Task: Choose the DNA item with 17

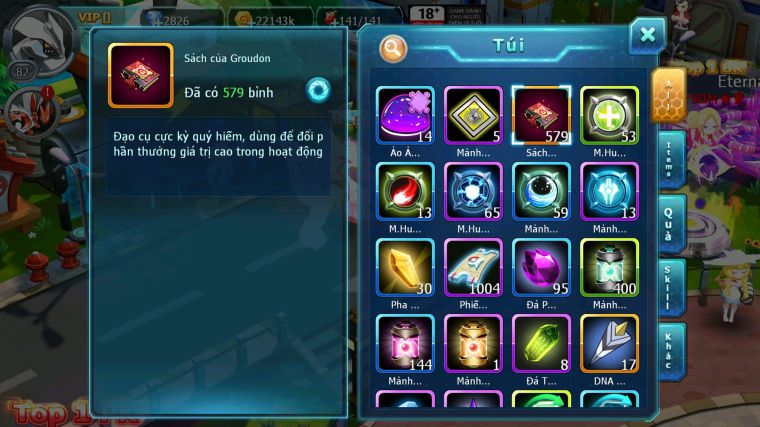Action: 609,343
